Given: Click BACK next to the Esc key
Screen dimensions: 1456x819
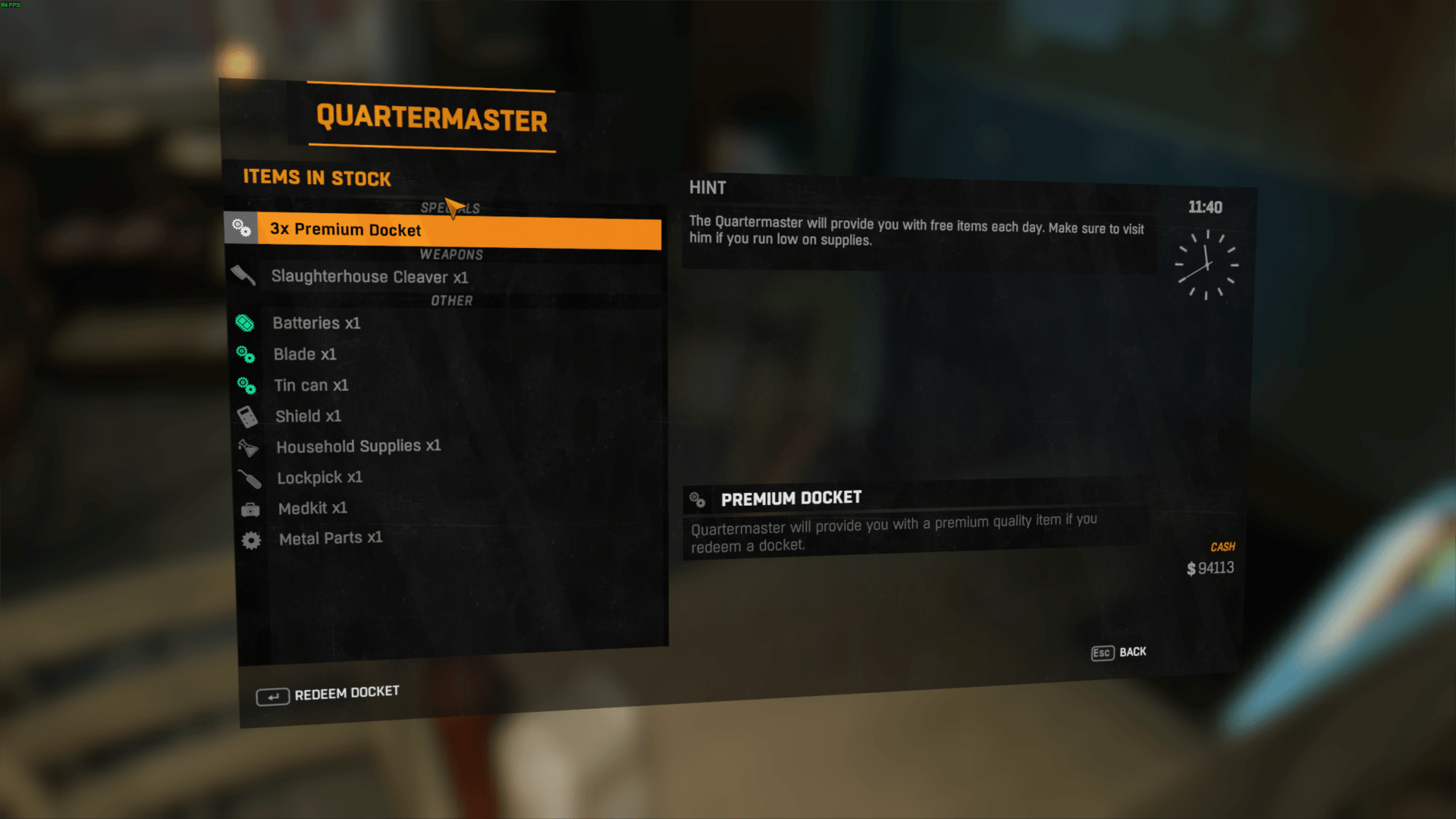Looking at the screenshot, I should click(1131, 652).
